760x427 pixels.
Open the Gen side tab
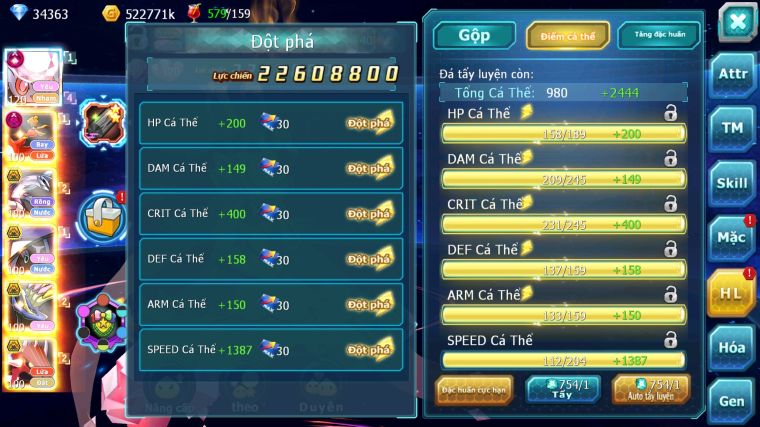(x=733, y=401)
